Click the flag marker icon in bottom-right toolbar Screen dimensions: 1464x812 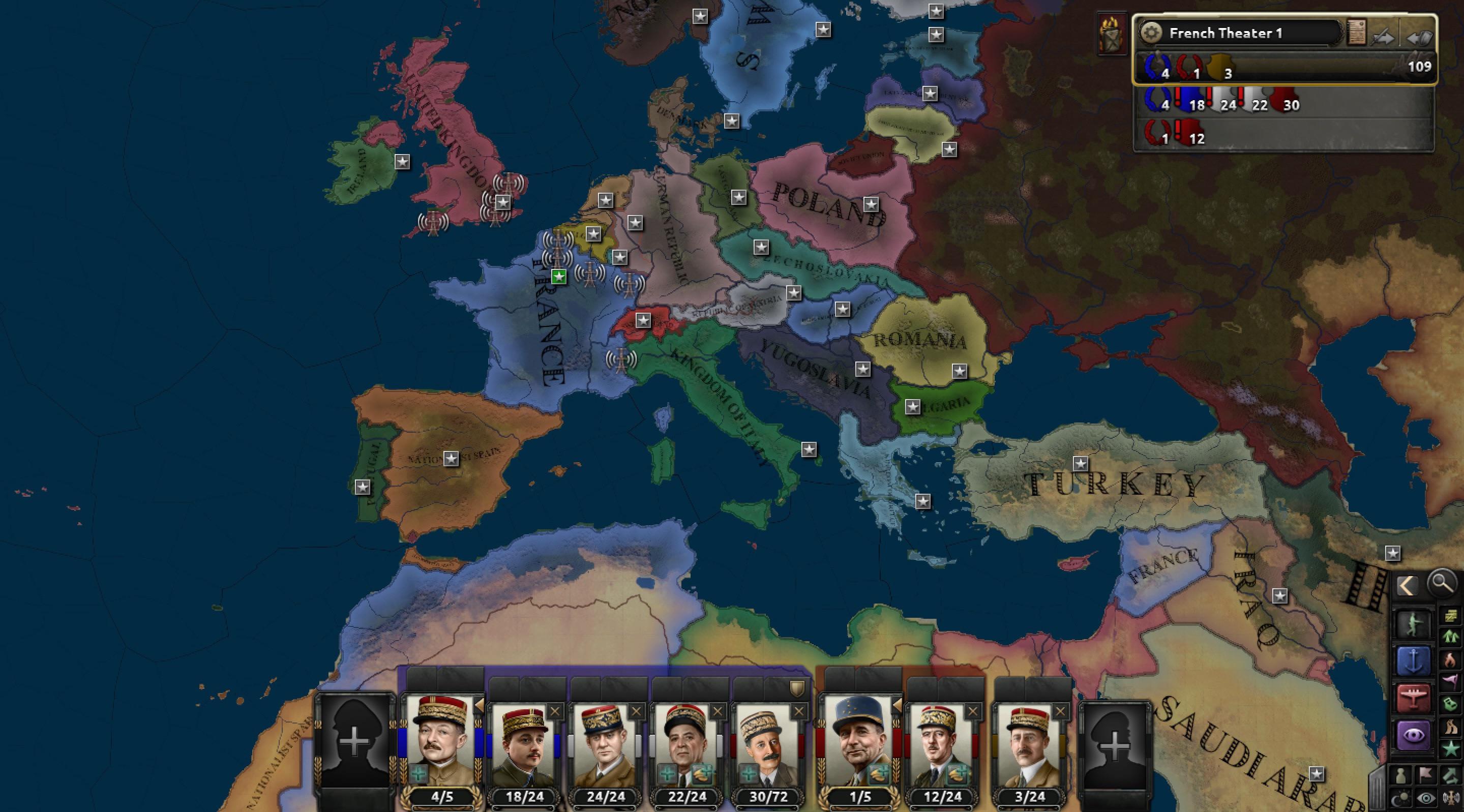pos(1425,775)
